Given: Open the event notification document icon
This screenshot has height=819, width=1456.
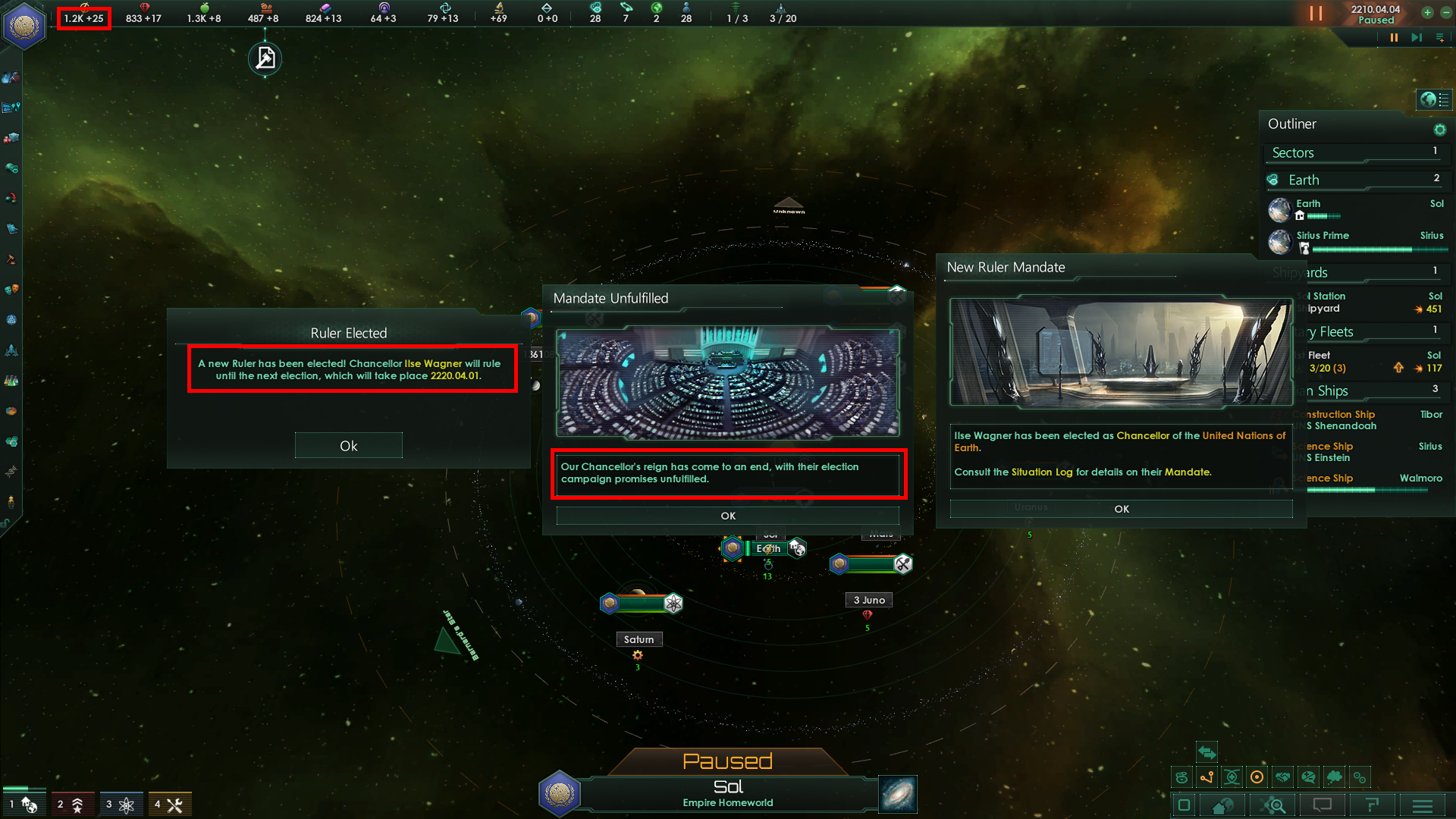Looking at the screenshot, I should coord(265,58).
